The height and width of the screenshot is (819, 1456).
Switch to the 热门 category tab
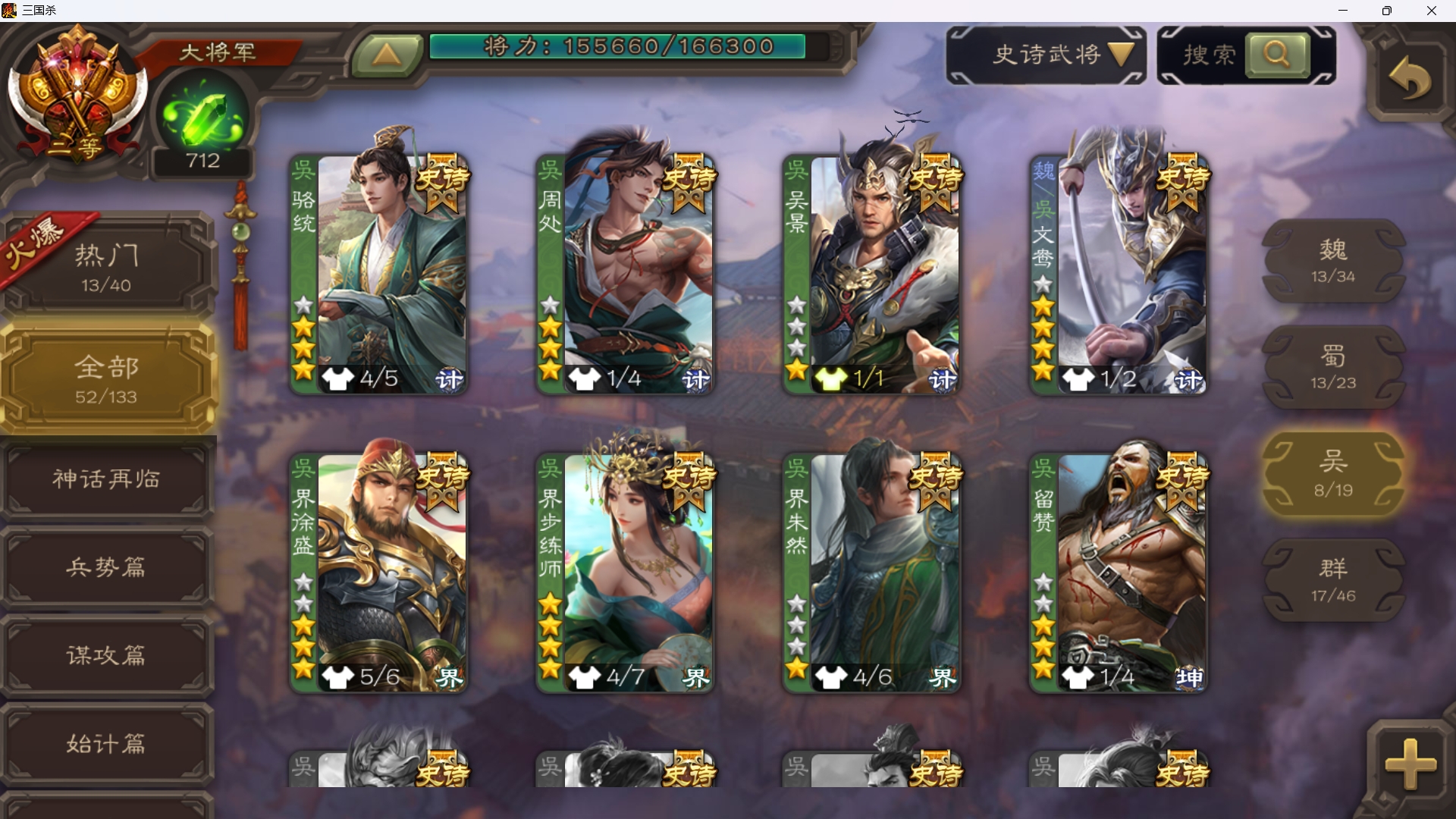pos(107,267)
